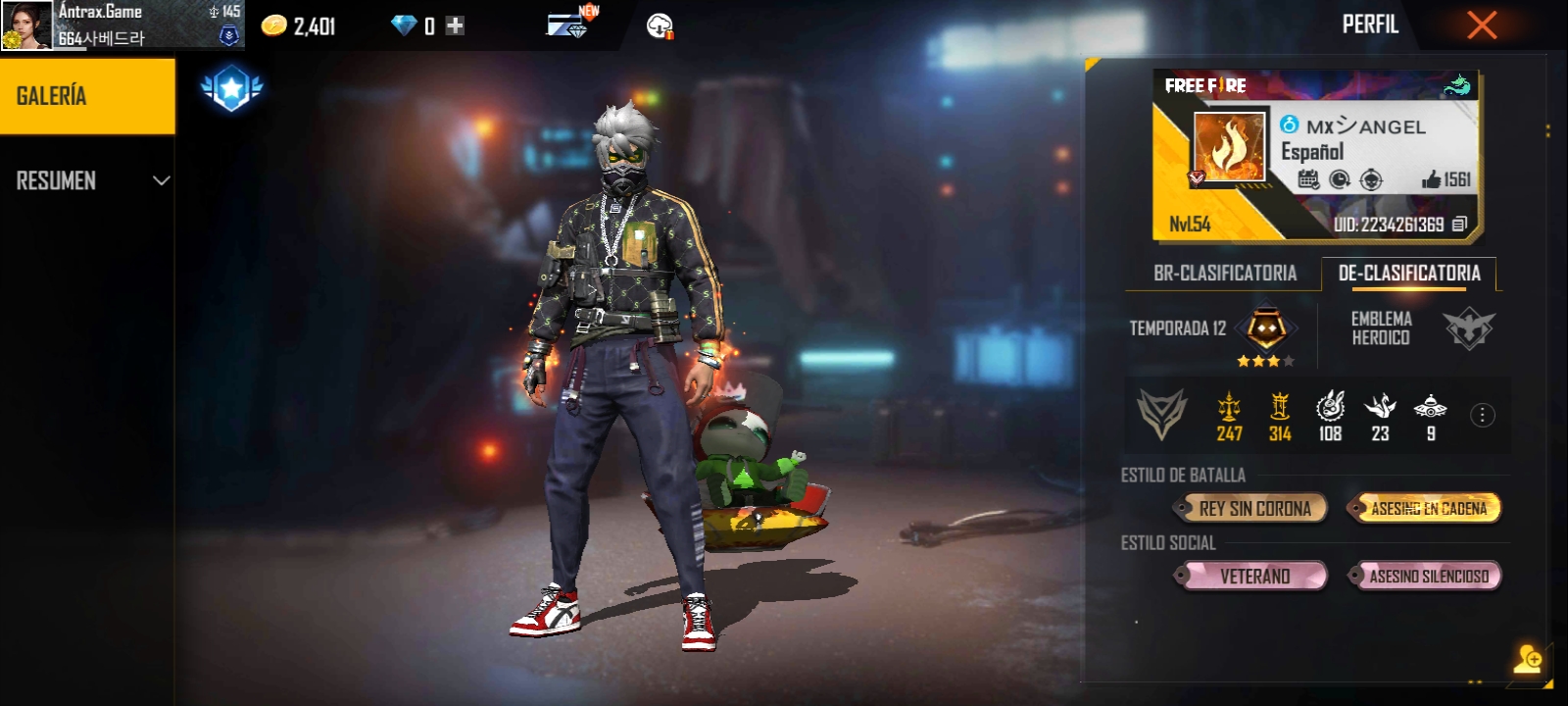Image resolution: width=1568 pixels, height=706 pixels.
Task: Select the DE-Clasificatoria tab
Action: [1409, 274]
